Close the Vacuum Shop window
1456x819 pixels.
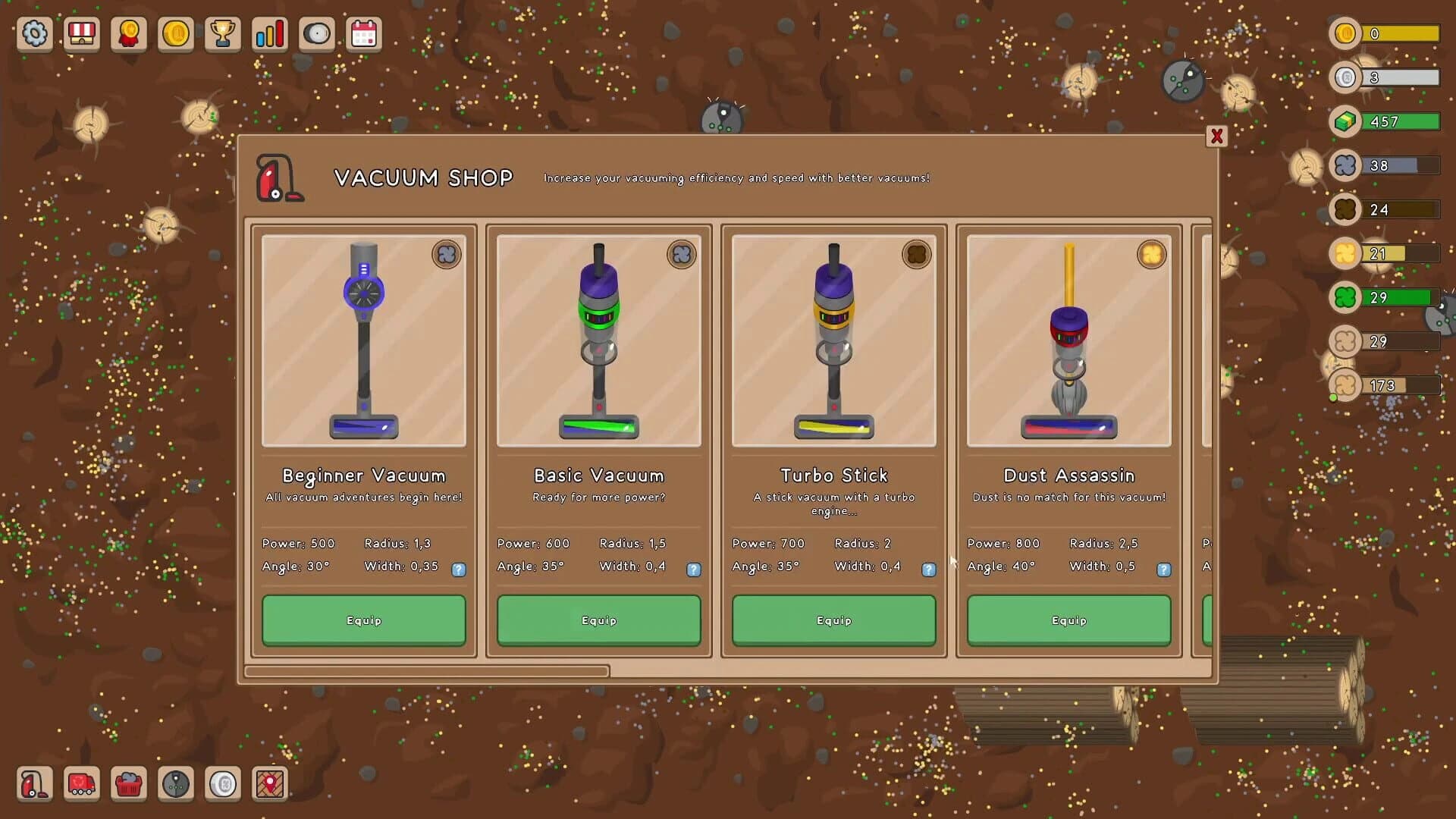[1217, 137]
